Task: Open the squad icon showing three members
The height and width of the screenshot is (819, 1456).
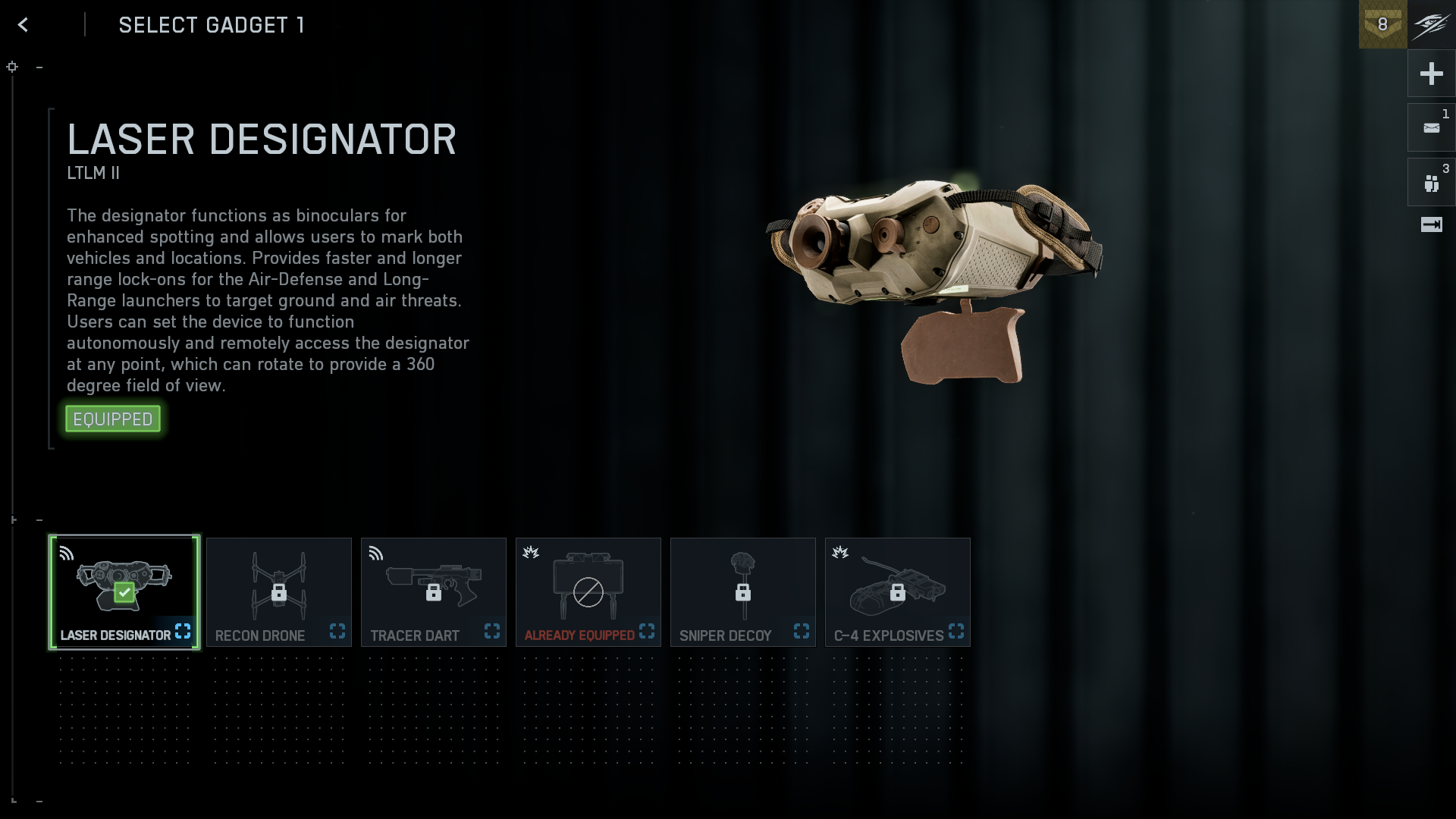Action: tap(1431, 183)
